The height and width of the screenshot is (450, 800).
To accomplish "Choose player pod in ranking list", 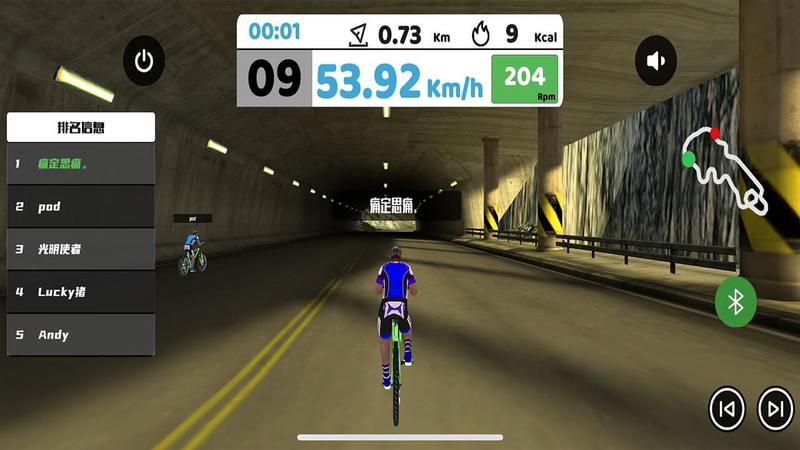I will pos(81,206).
